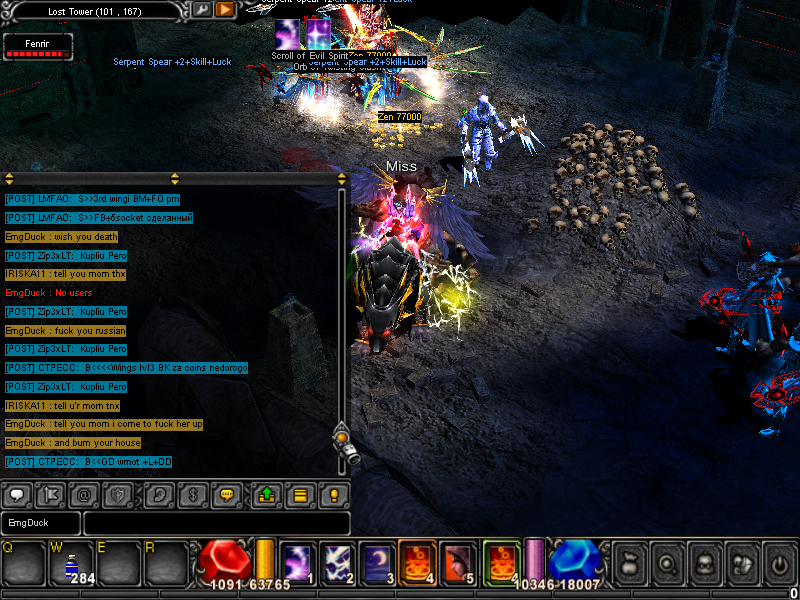Open the magnifying glass search button
The height and width of the screenshot is (600, 800).
click(667, 564)
